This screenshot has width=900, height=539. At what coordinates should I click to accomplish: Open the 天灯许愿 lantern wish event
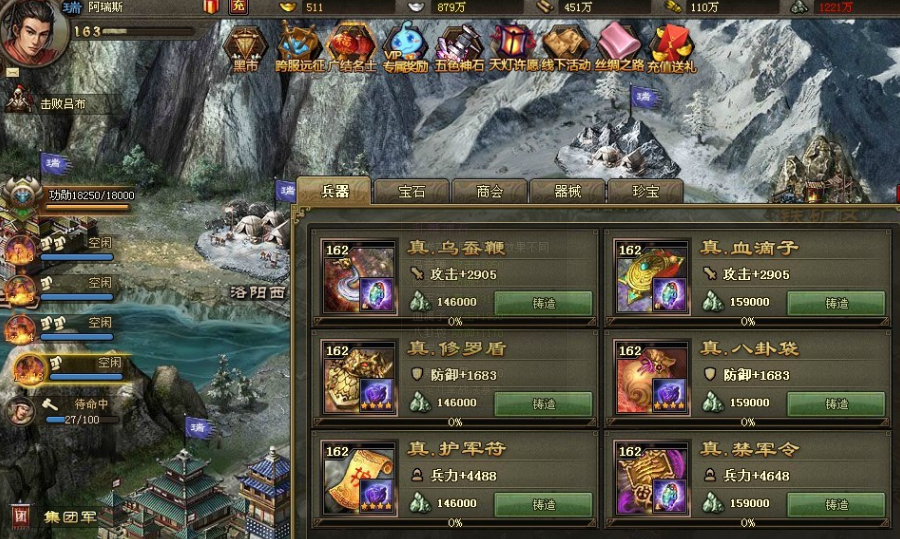tap(513, 48)
